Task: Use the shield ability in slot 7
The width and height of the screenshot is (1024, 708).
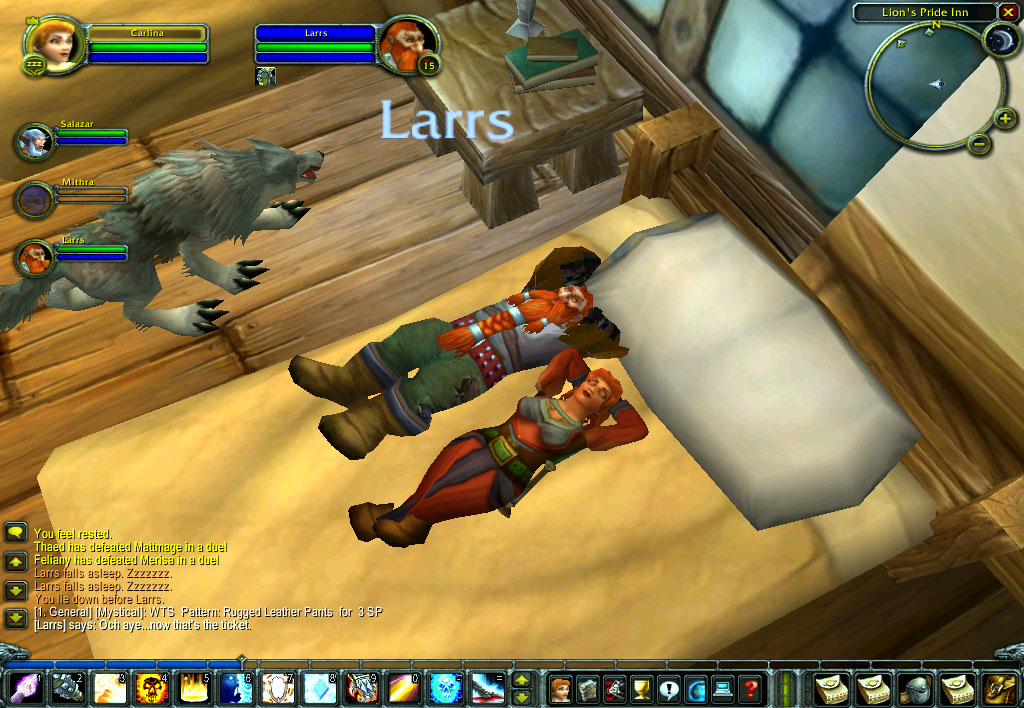Action: coord(278,689)
